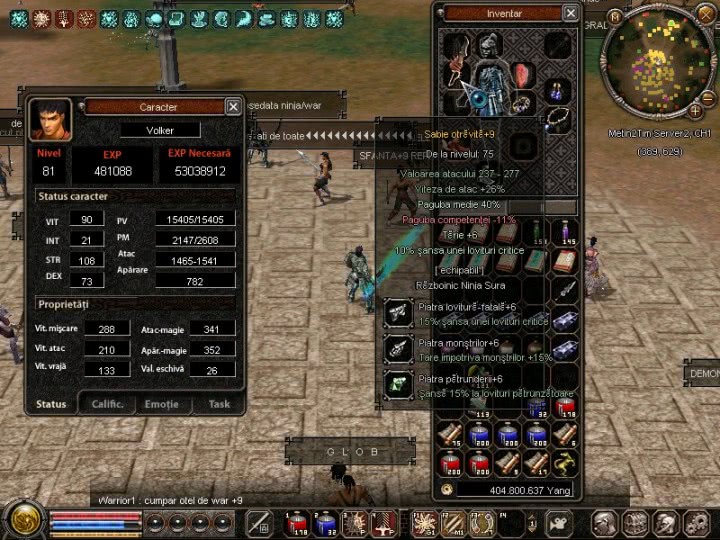Click the camera icon on the taskbar
This screenshot has height=540, width=720.
(x=557, y=522)
